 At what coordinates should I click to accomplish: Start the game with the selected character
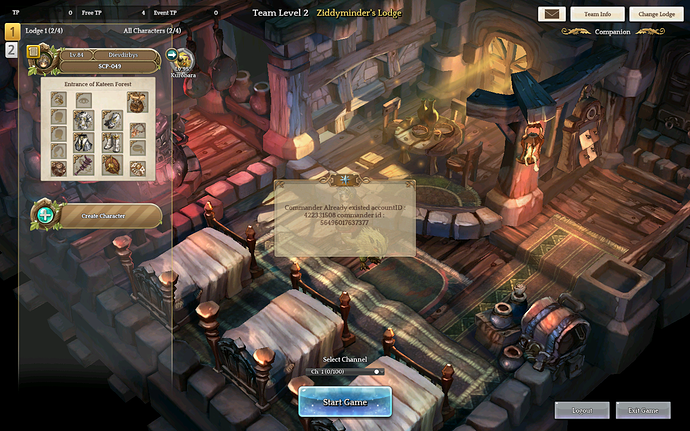(x=344, y=402)
